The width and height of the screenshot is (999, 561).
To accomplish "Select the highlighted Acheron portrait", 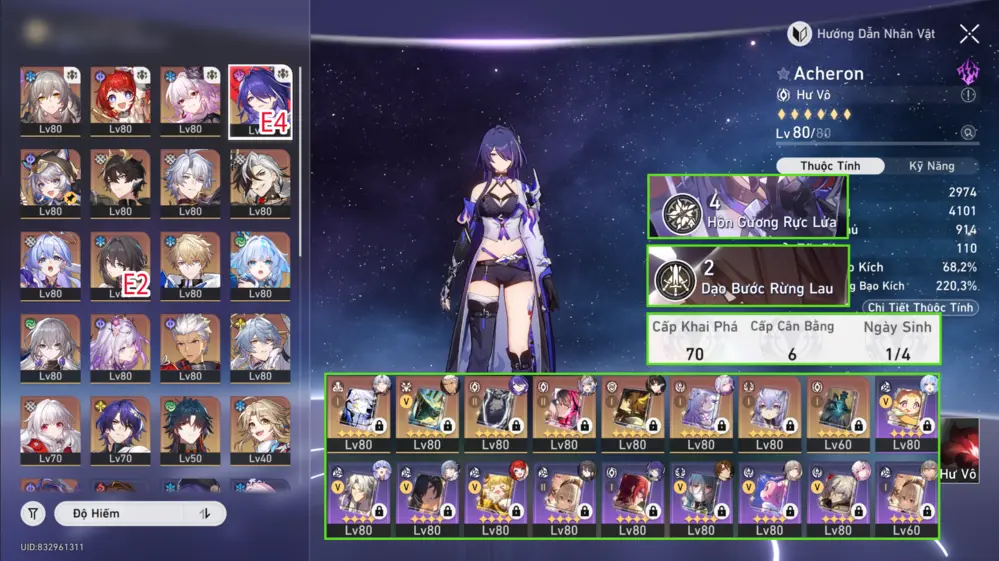I will pos(260,100).
